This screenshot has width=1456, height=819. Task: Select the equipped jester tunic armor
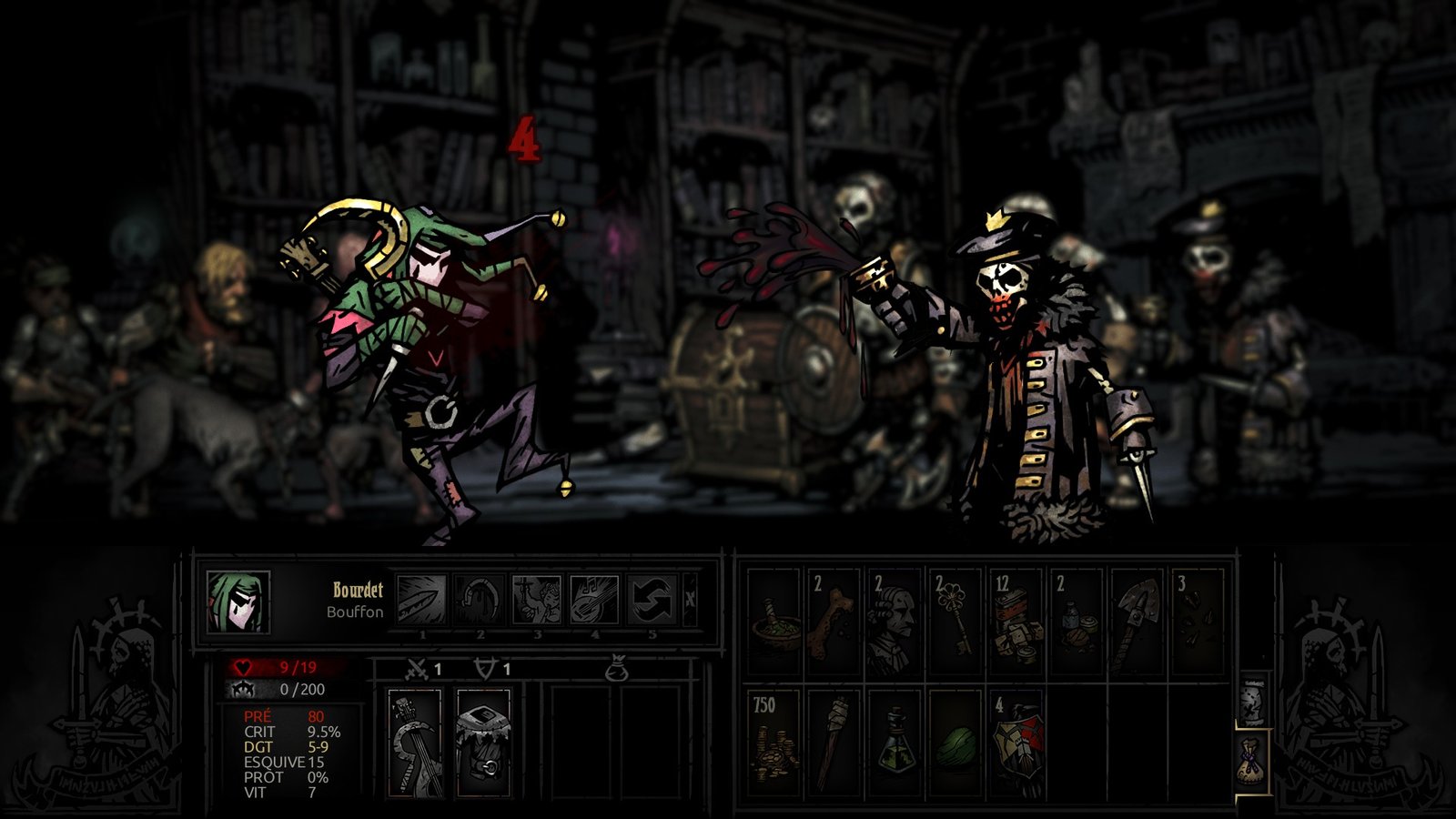(483, 743)
